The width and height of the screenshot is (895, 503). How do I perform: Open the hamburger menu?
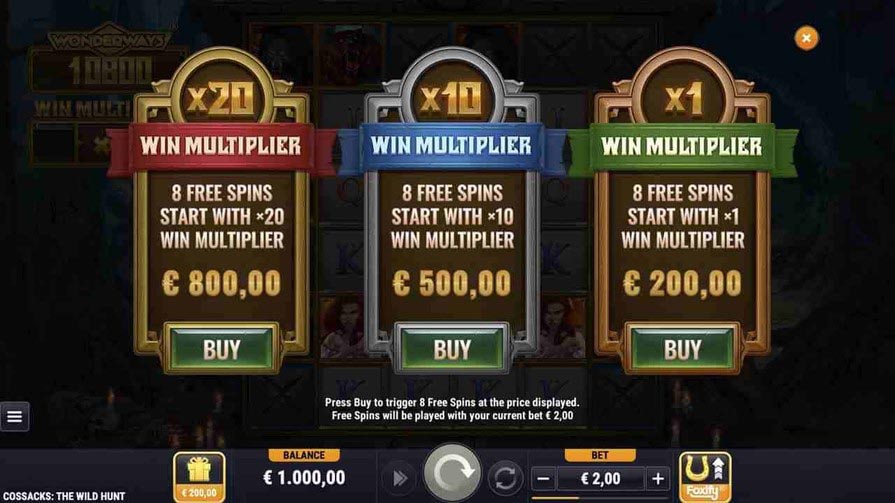14,416
